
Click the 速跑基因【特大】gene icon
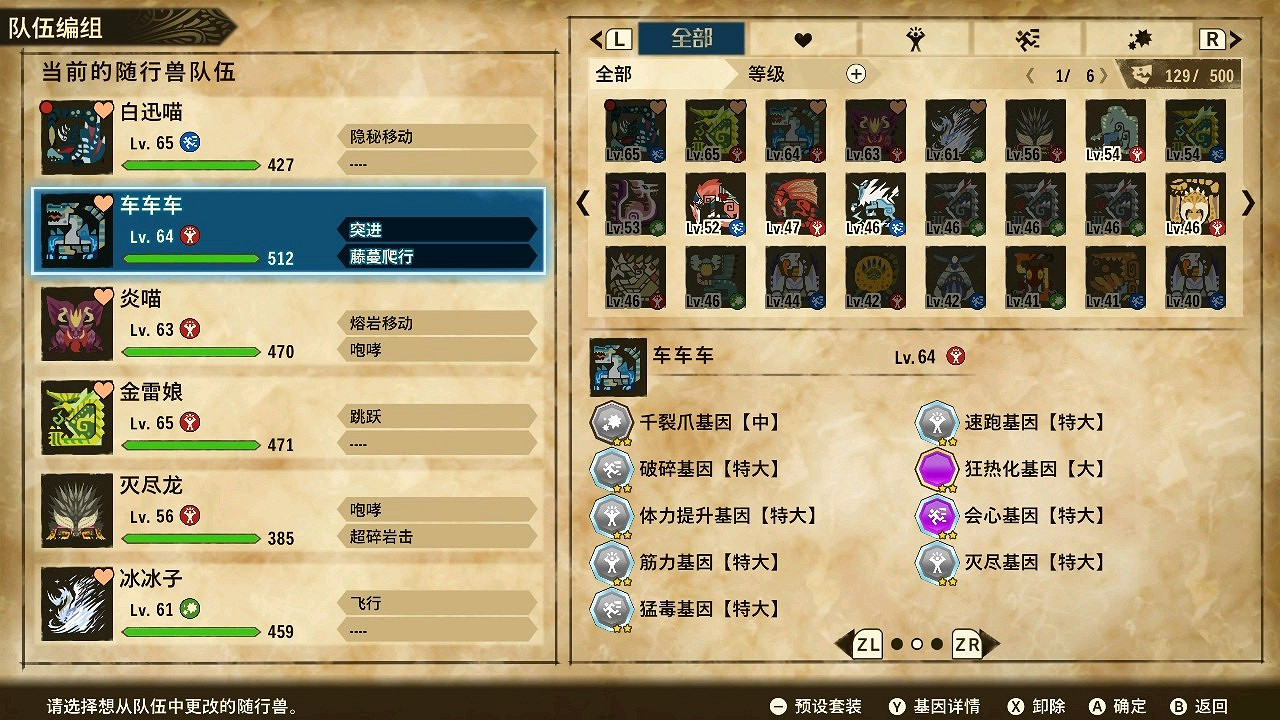(938, 423)
